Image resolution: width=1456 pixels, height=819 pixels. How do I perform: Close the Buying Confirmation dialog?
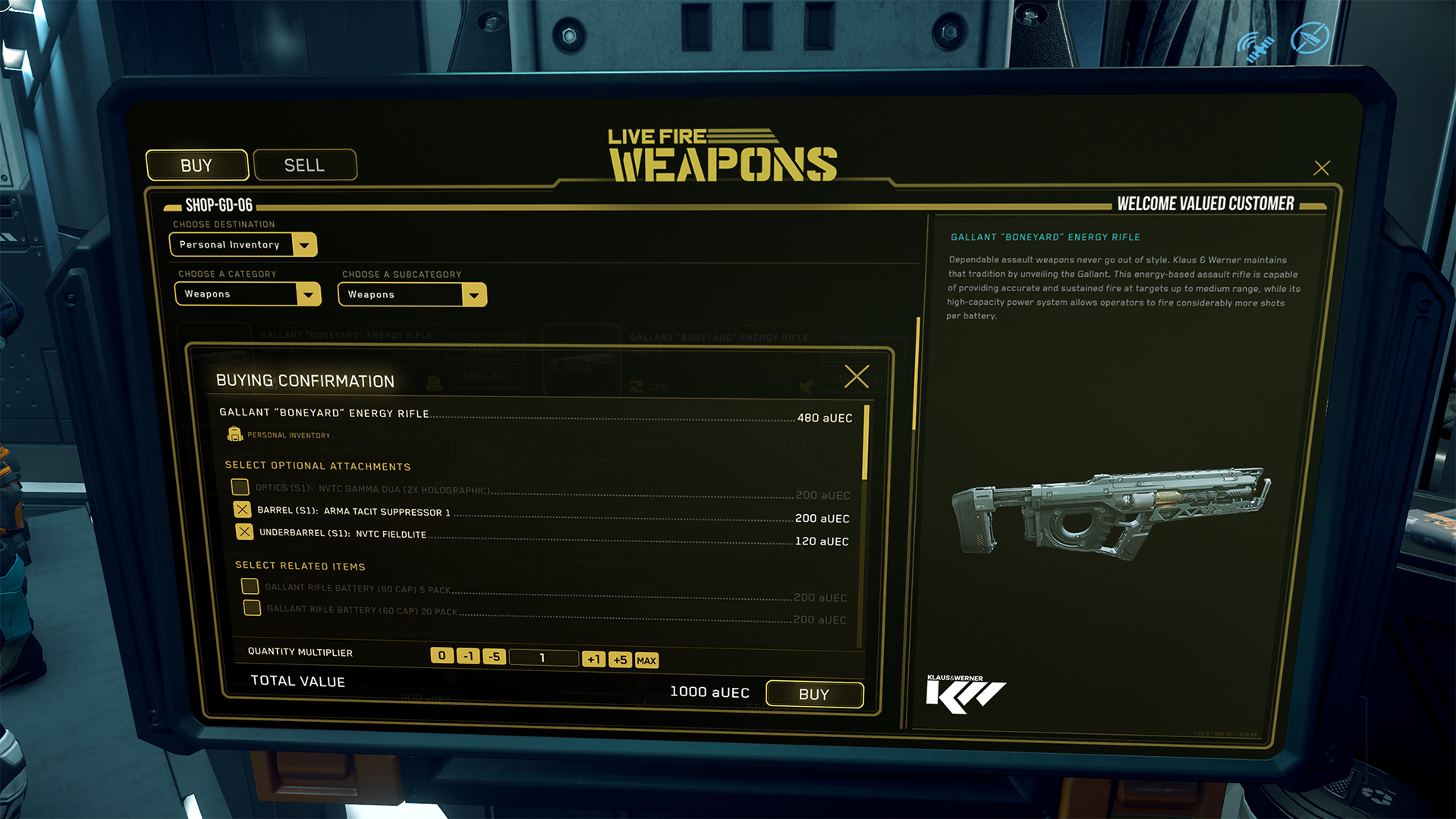coord(857,376)
